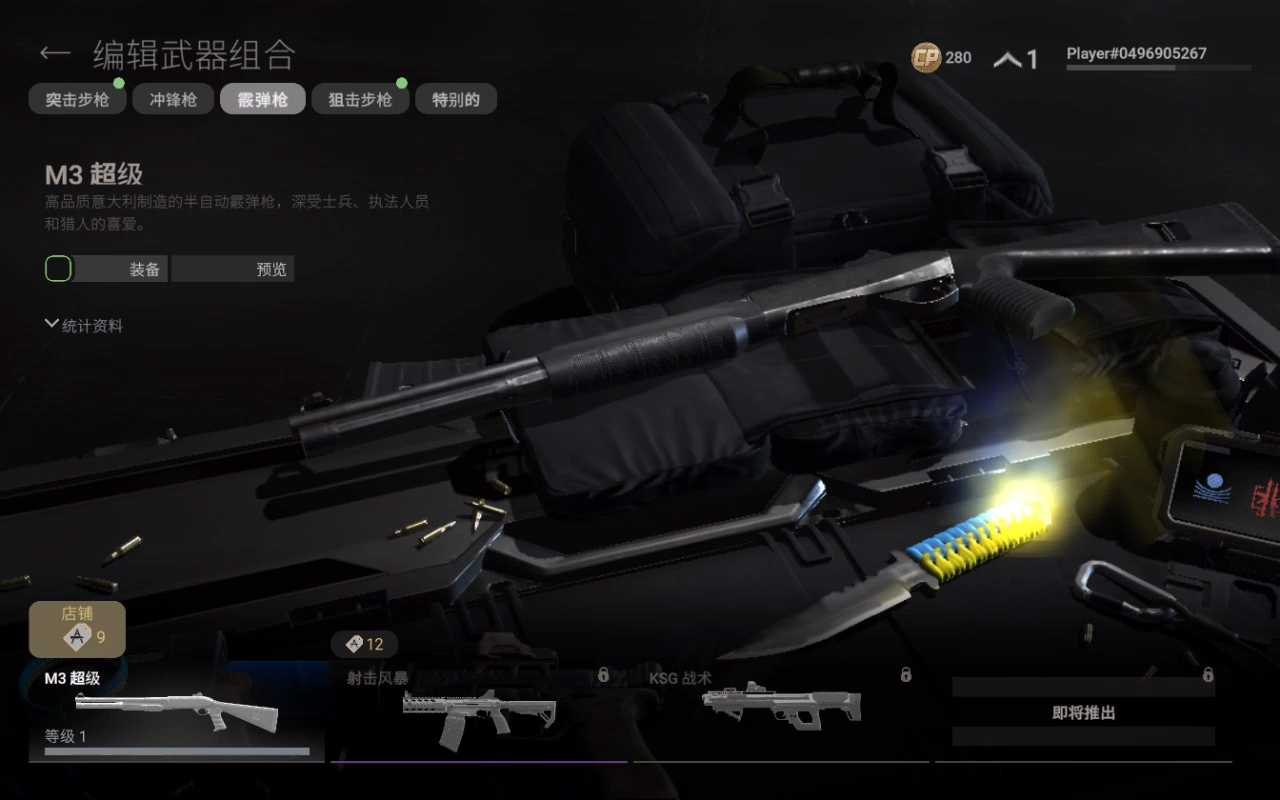Select the M3 超级 shotgun tile
The image size is (1280, 800).
[177, 712]
